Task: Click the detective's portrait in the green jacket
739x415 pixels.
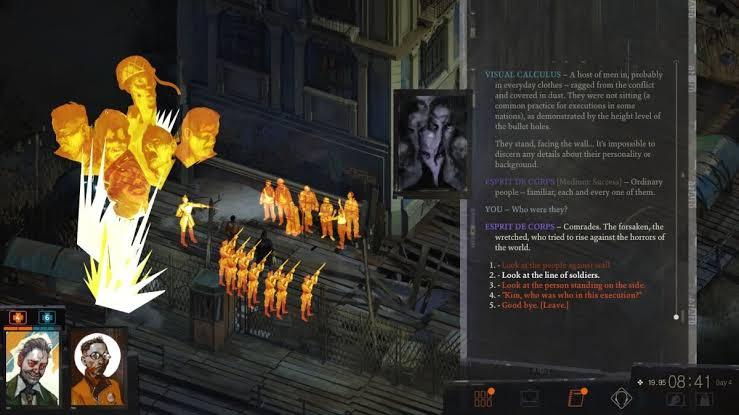Action: pyautogui.click(x=32, y=366)
